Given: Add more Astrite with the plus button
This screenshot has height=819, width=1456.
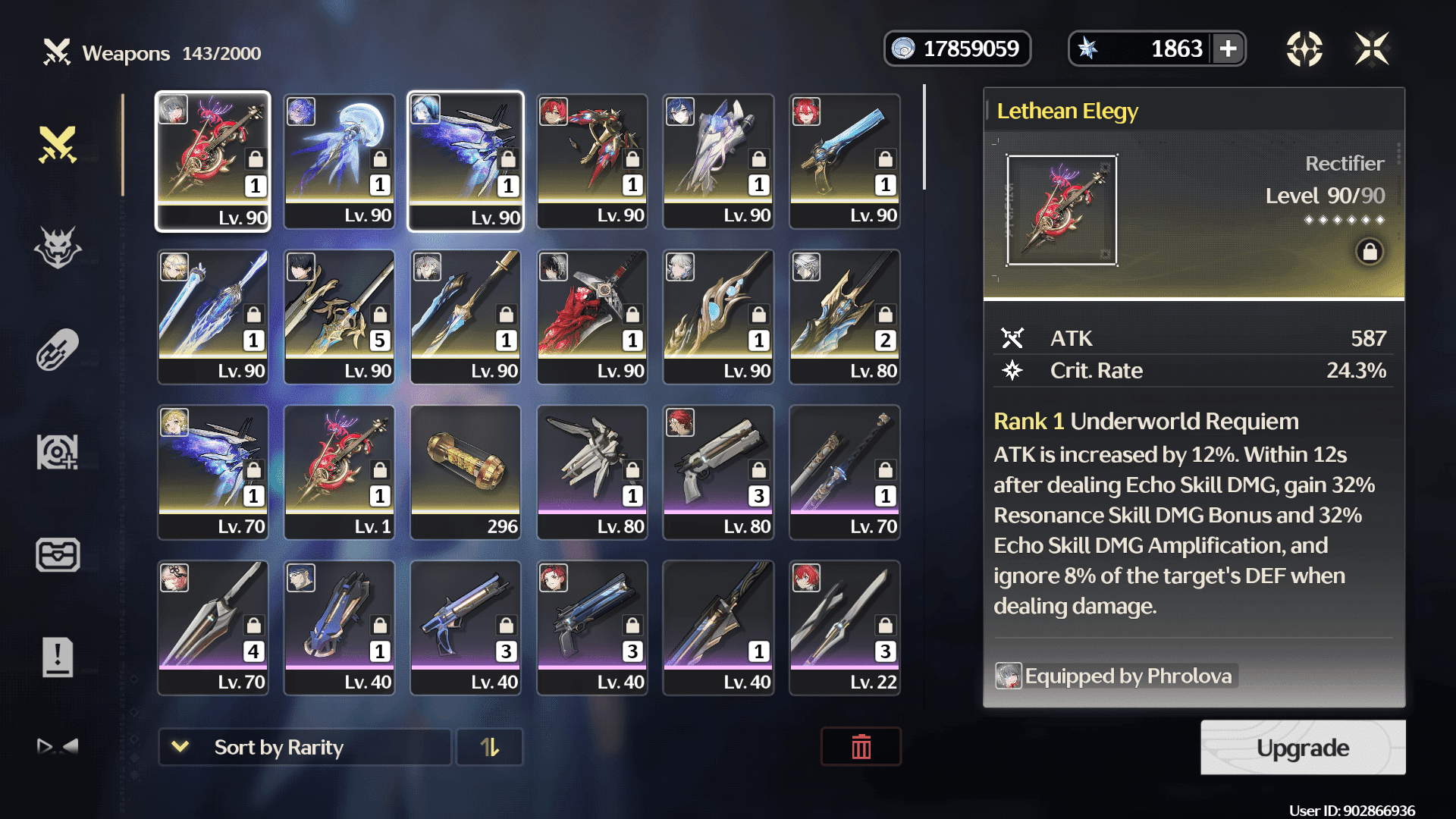Looking at the screenshot, I should point(1228,49).
